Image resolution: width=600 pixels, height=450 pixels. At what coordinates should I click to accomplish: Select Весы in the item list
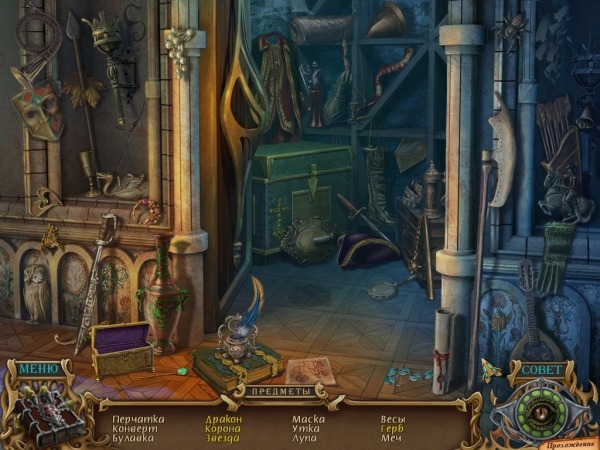click(393, 419)
